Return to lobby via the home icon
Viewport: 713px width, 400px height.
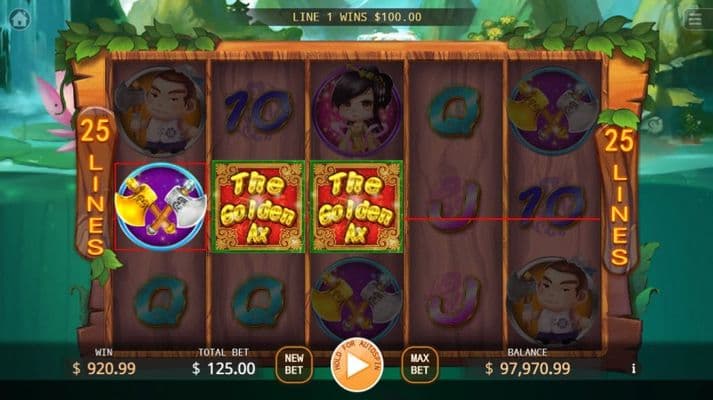(x=17, y=19)
